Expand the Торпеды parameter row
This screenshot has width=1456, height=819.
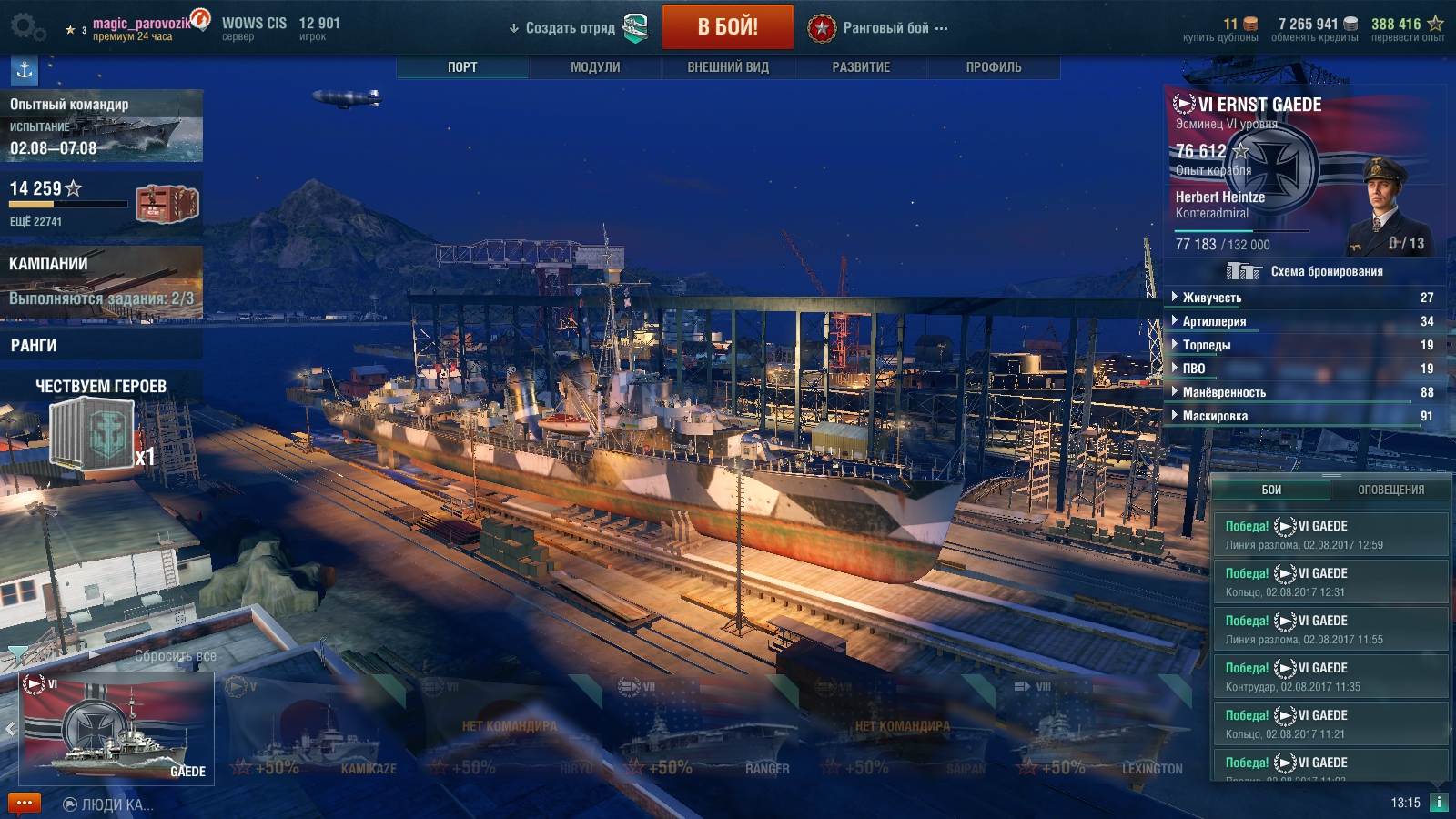pos(1206,345)
